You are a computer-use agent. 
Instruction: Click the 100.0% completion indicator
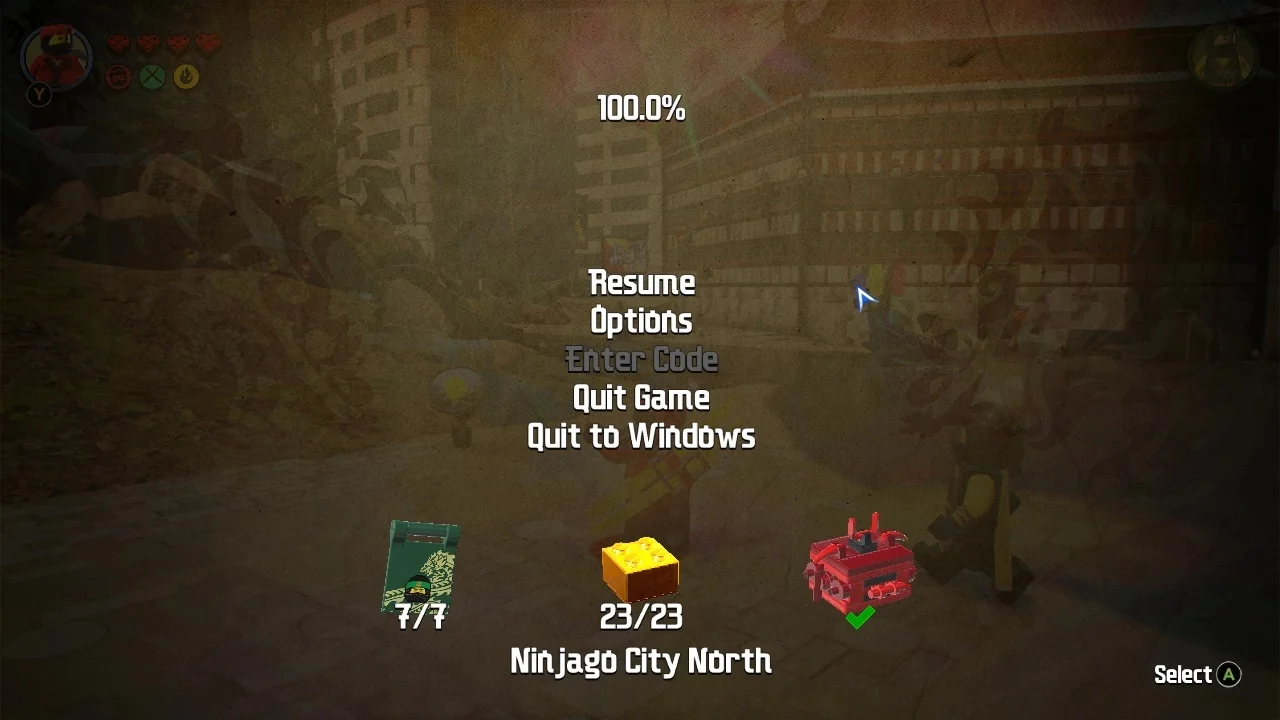(641, 108)
